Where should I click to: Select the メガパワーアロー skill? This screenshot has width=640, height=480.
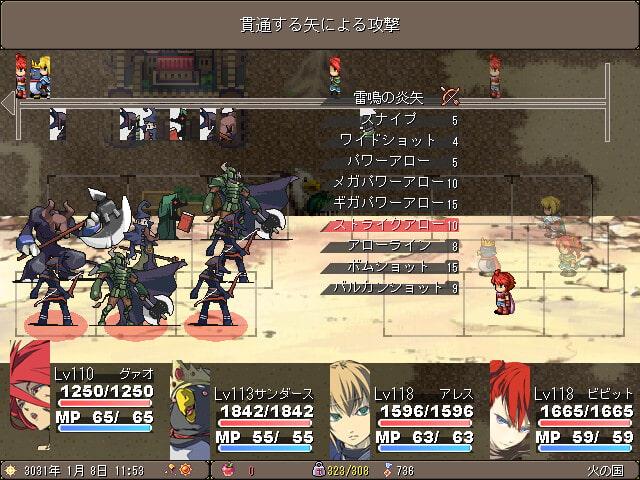390,183
